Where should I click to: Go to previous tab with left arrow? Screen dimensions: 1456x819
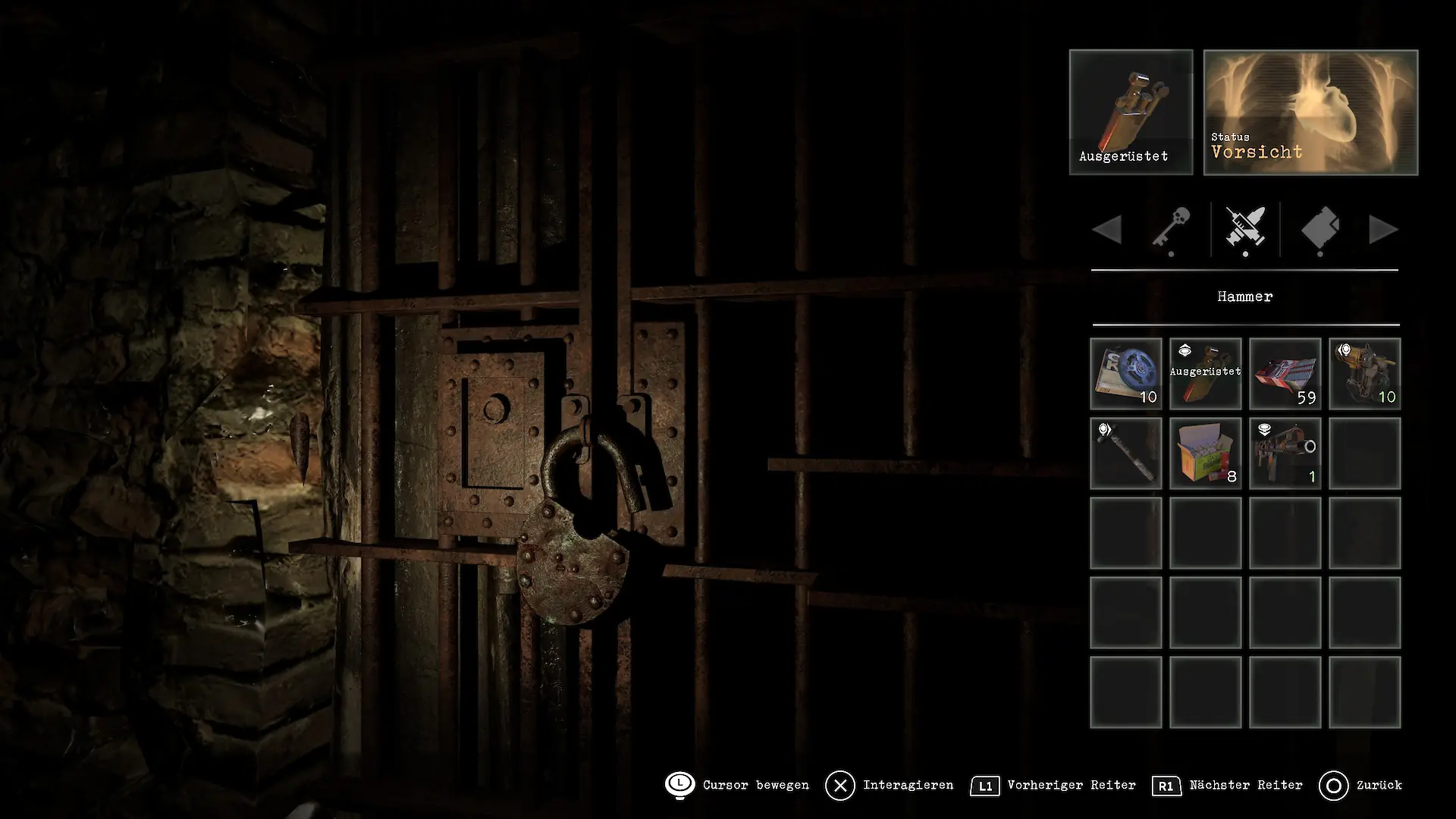point(1108,230)
